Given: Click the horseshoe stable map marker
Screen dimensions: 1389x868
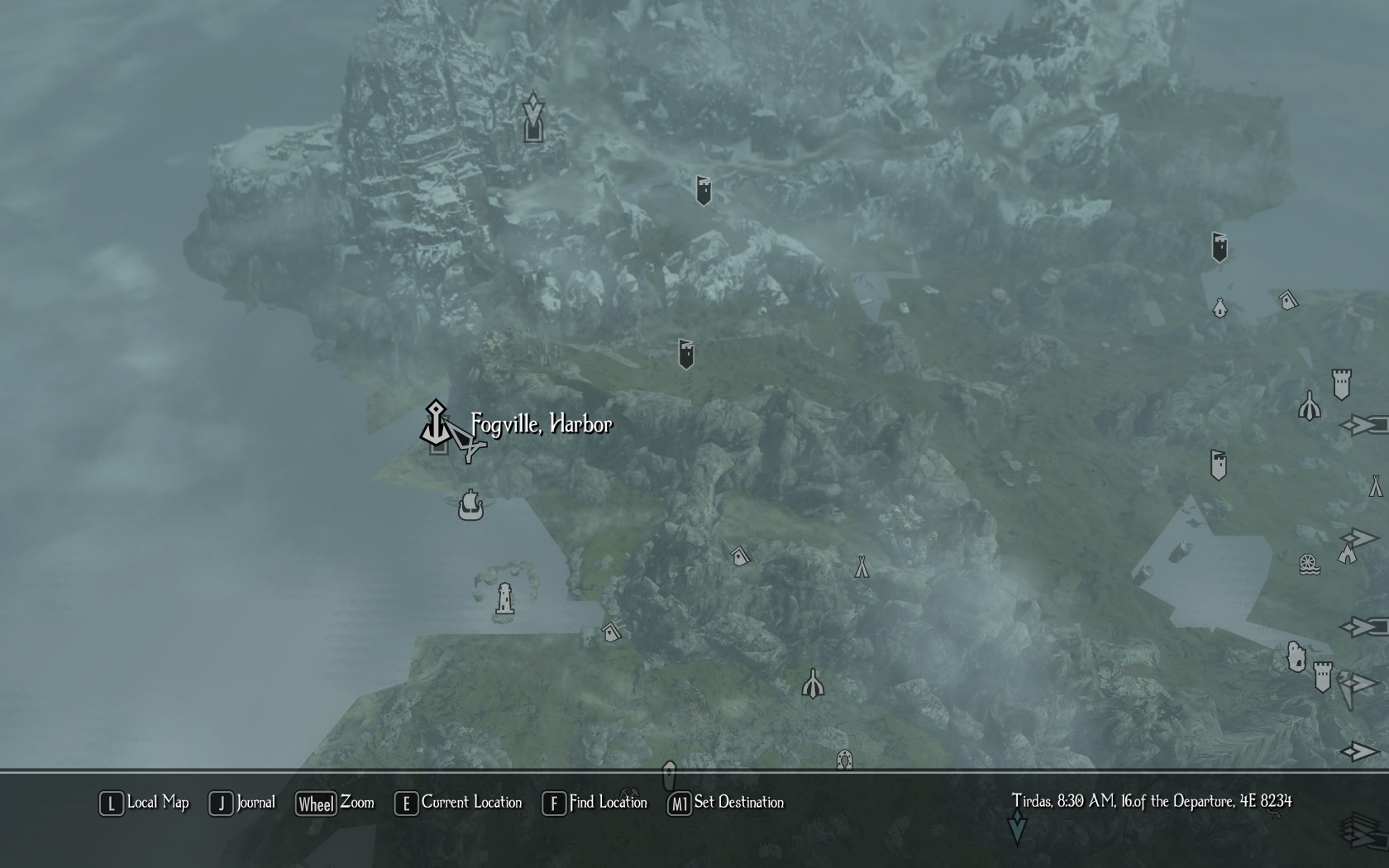Looking at the screenshot, I should [x=844, y=759].
